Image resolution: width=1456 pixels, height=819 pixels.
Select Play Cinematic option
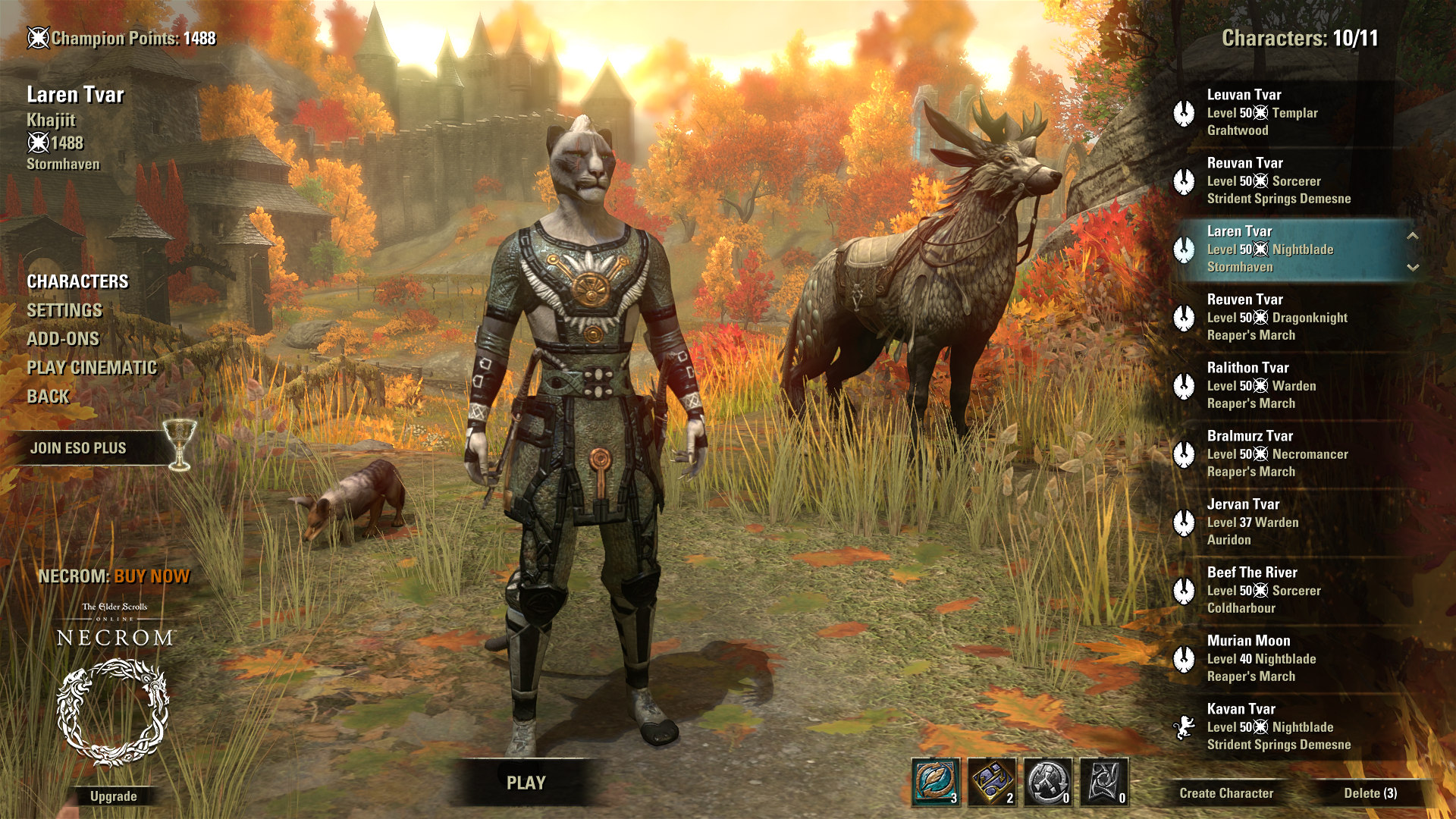coord(92,368)
